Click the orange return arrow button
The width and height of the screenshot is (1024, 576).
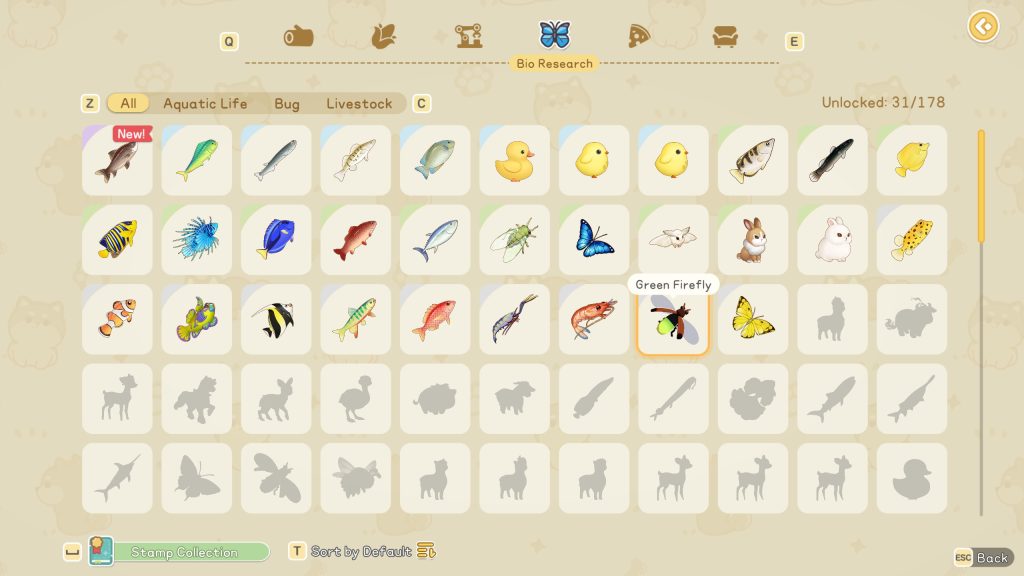click(983, 26)
